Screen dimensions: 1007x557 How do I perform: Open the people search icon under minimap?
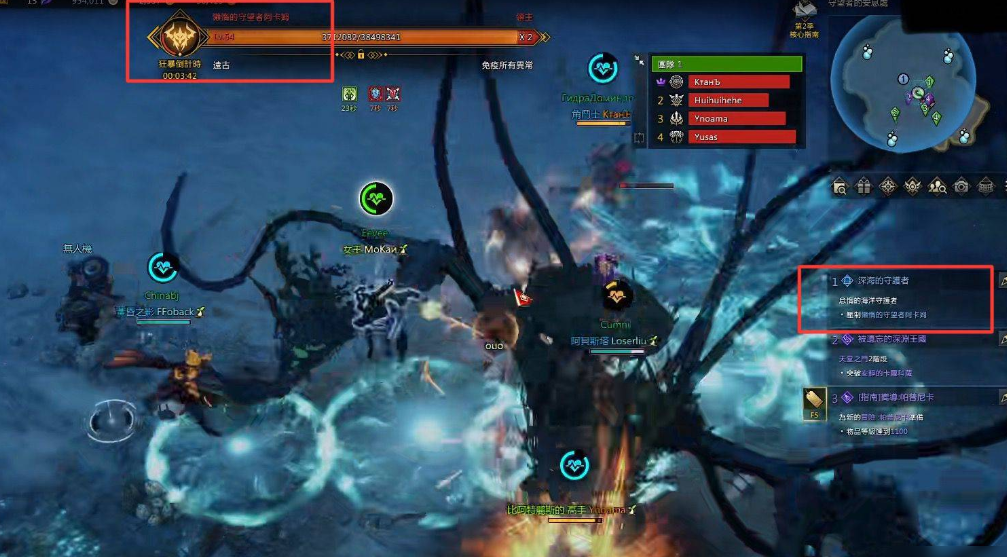point(937,186)
